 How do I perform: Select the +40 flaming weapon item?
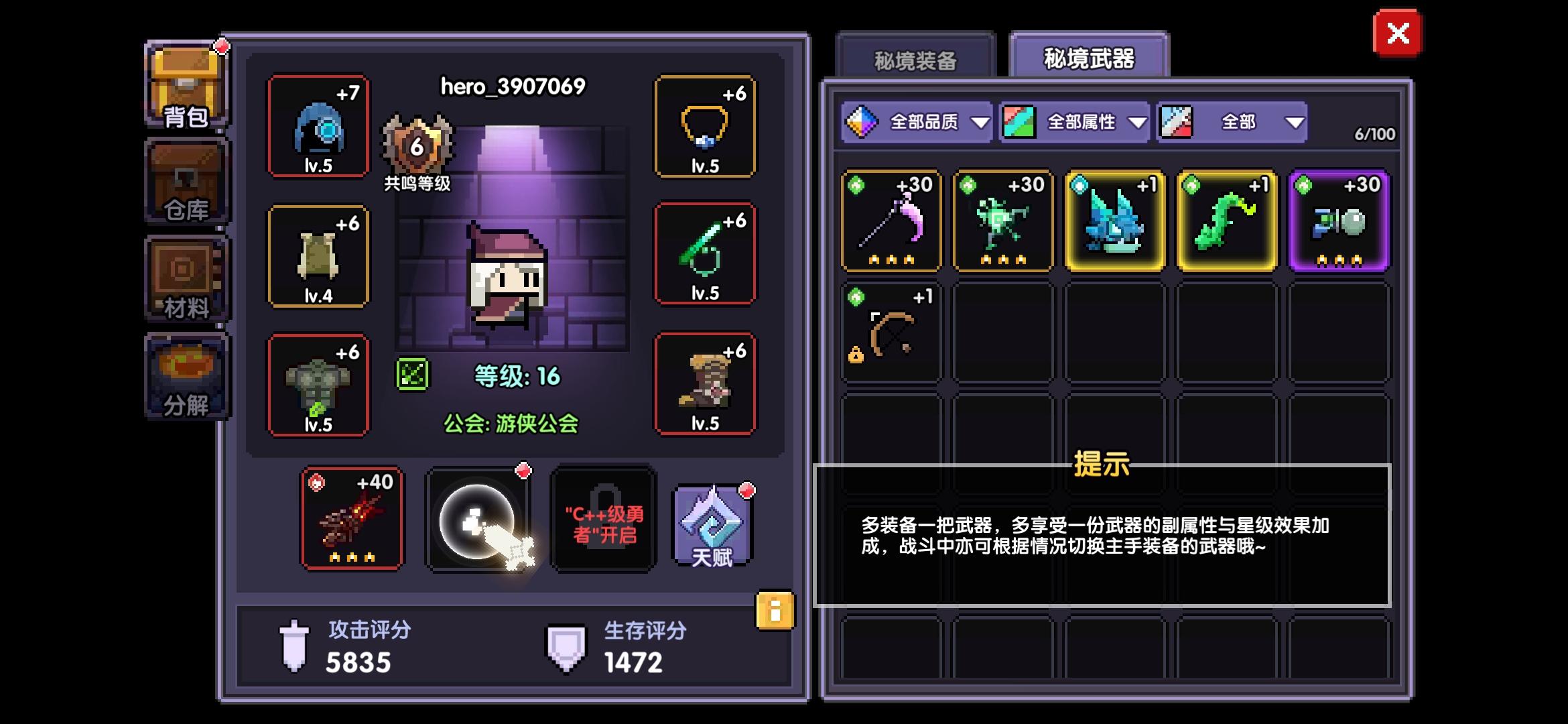(352, 520)
